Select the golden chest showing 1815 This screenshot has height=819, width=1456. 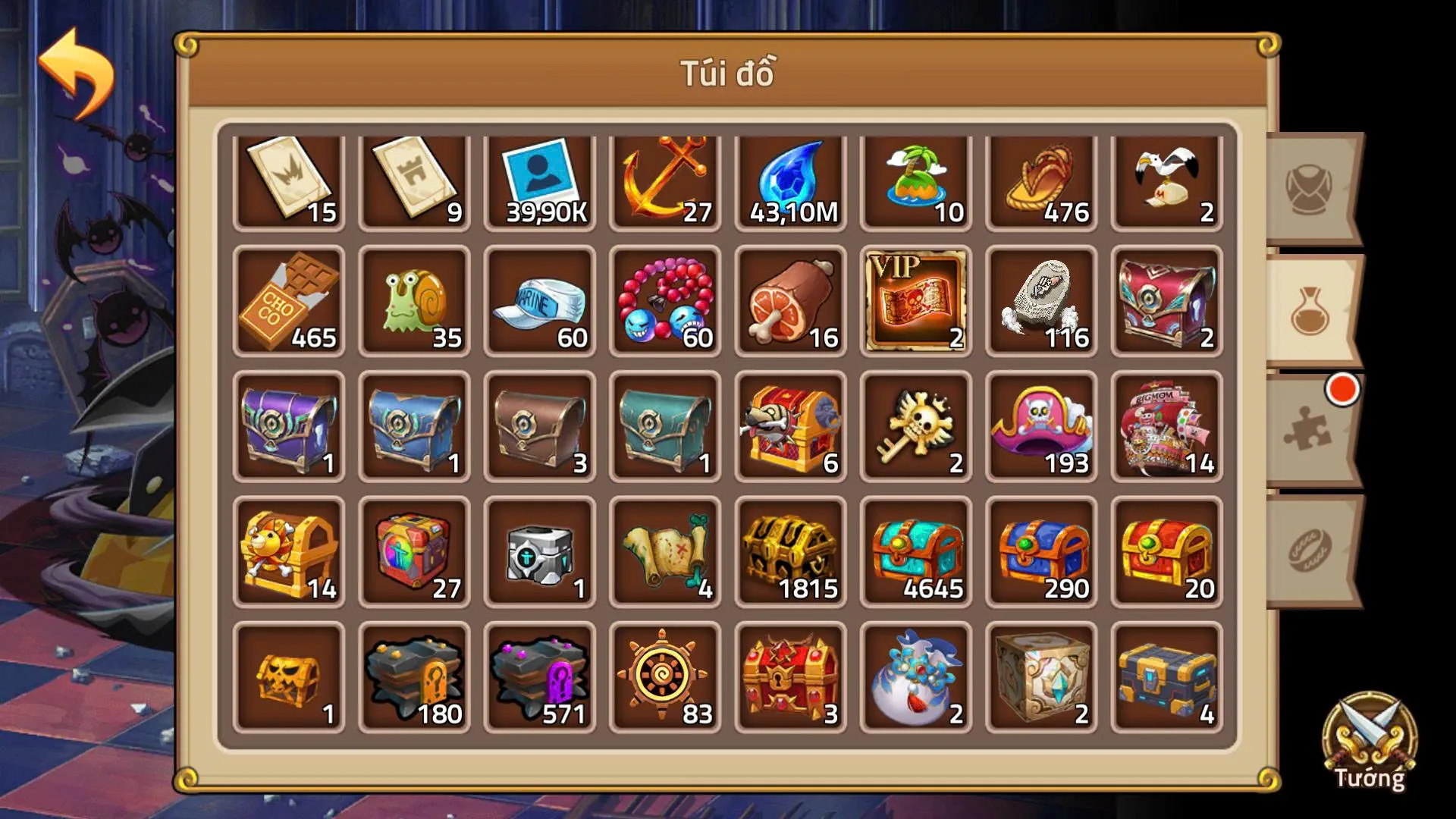(x=789, y=552)
